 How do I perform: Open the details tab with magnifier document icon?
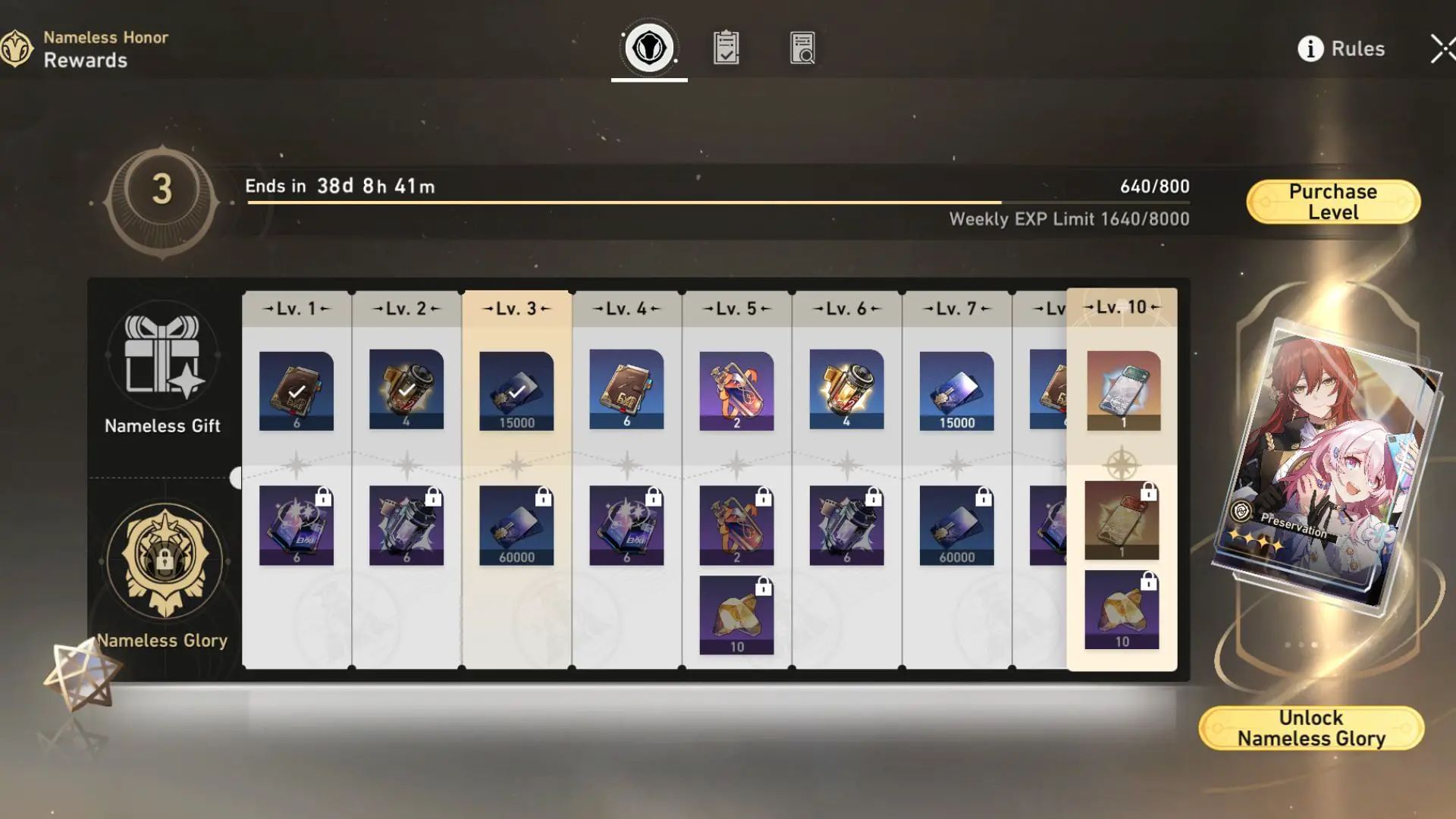[802, 47]
